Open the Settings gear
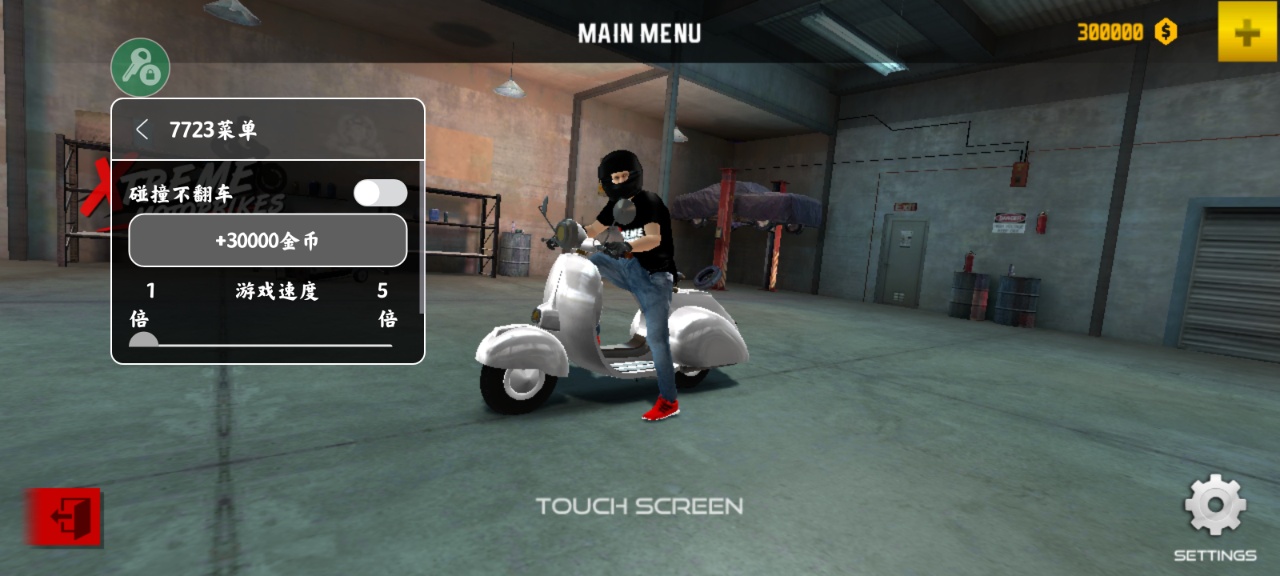The width and height of the screenshot is (1280, 576). click(x=1215, y=506)
